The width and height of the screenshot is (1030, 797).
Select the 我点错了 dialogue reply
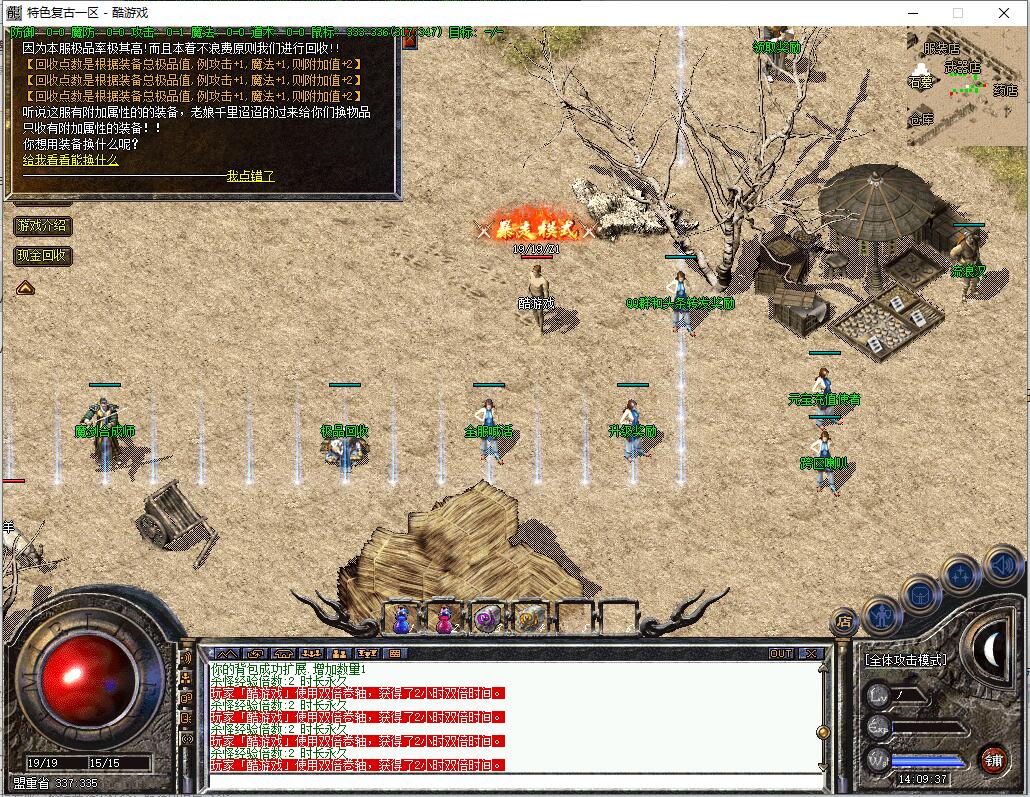pyautogui.click(x=250, y=176)
